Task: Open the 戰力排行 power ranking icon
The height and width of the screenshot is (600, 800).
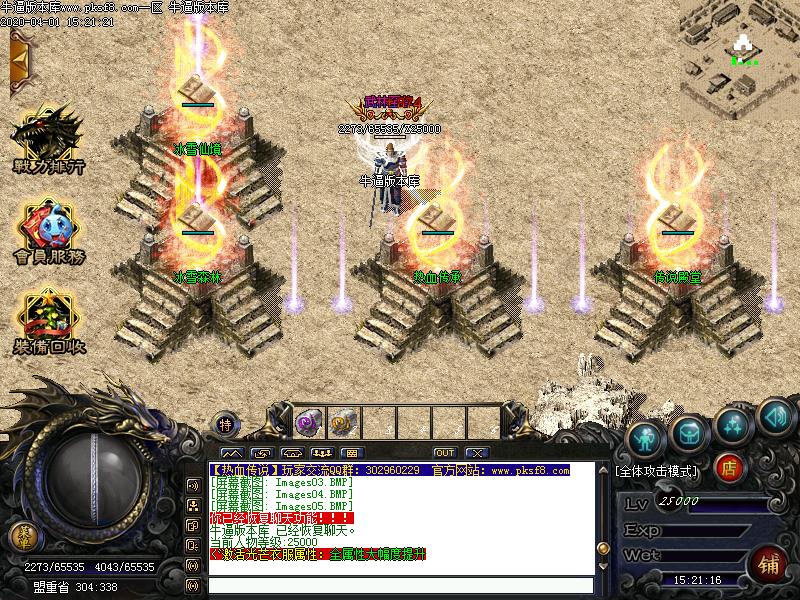Action: pyautogui.click(x=46, y=140)
